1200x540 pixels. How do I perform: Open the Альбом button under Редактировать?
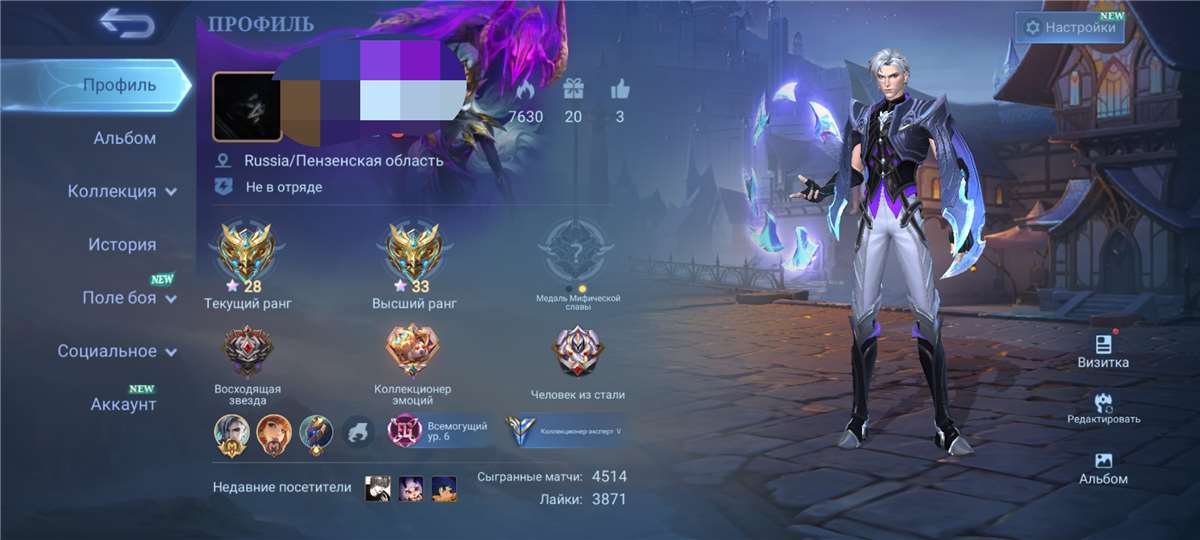tap(1104, 467)
